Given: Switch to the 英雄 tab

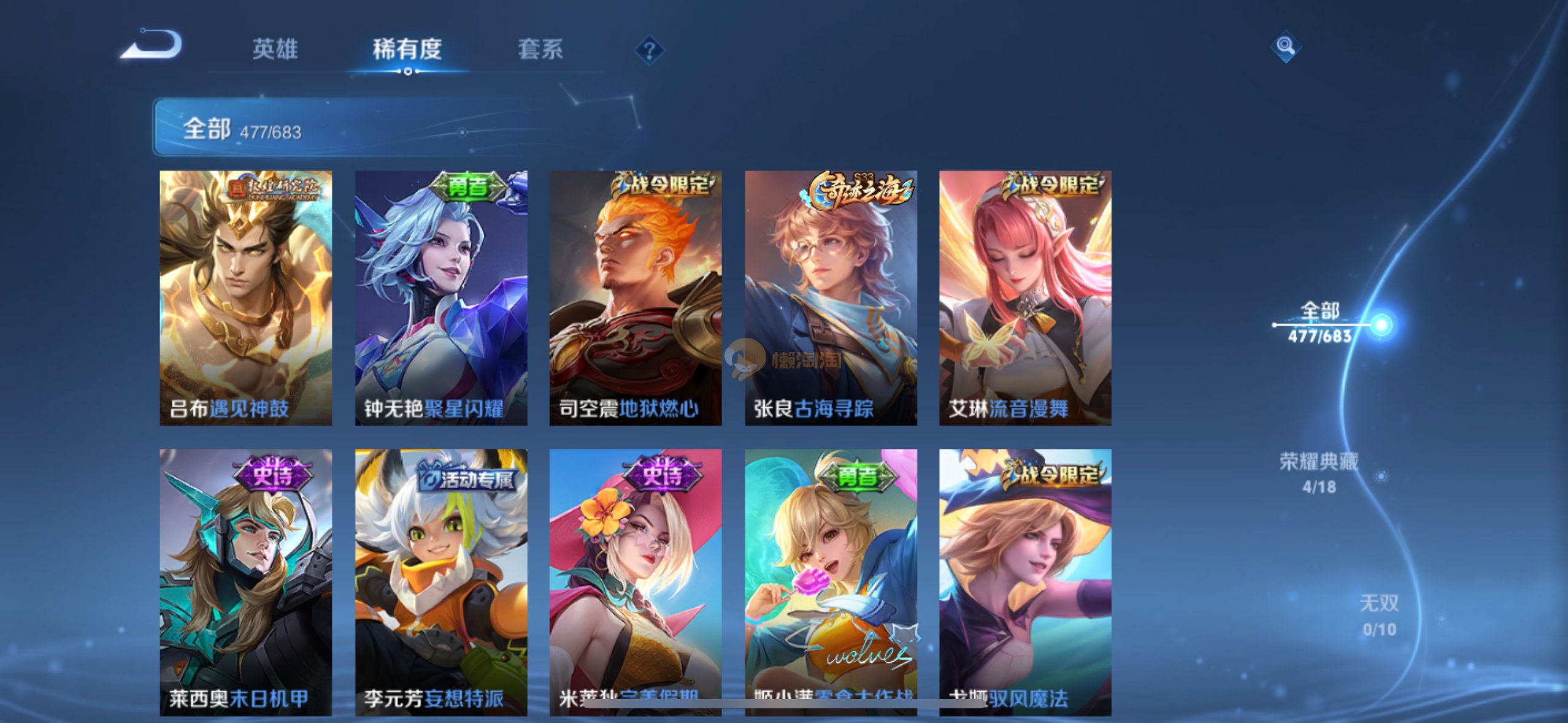Looking at the screenshot, I should (x=275, y=49).
